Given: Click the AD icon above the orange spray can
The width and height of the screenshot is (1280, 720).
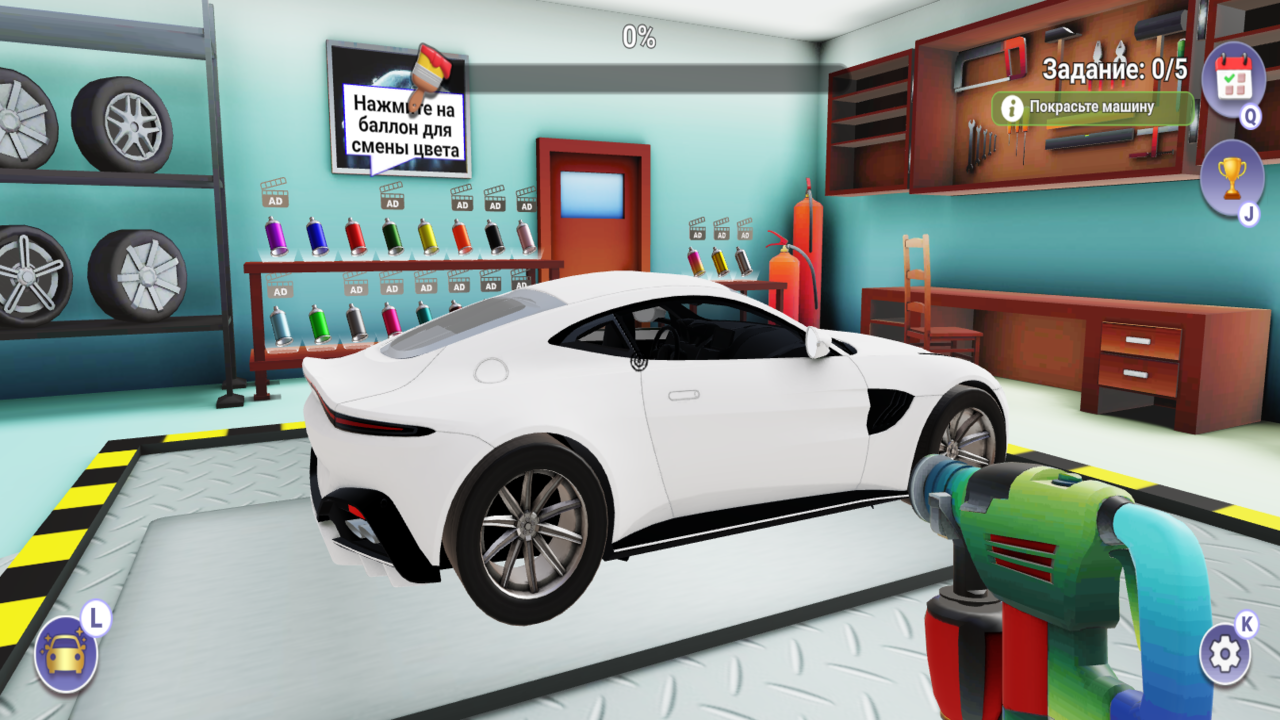Looking at the screenshot, I should coord(461,204).
